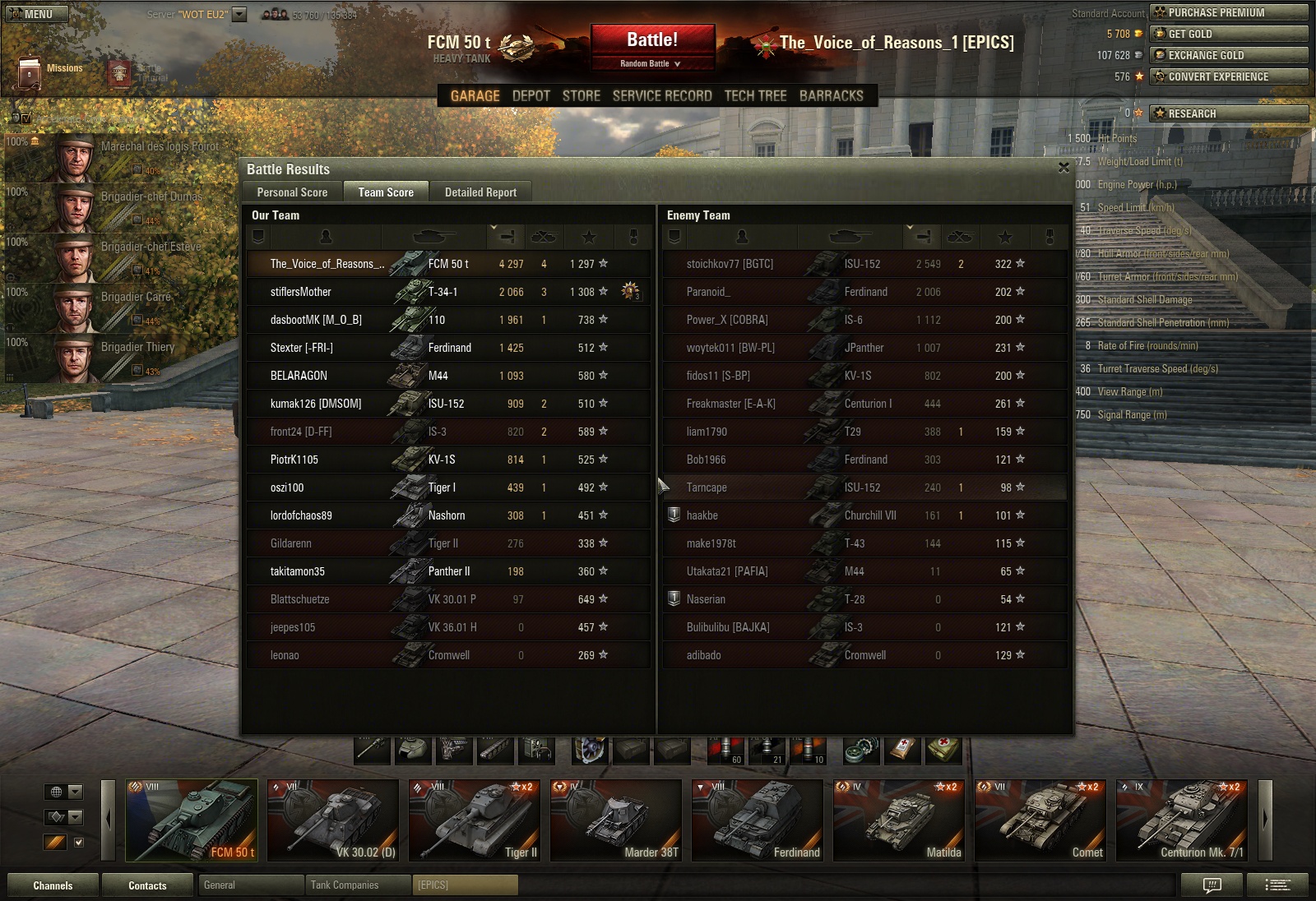This screenshot has width=1316, height=901.
Task: Choose Convert Experience
Action: coord(1228,76)
